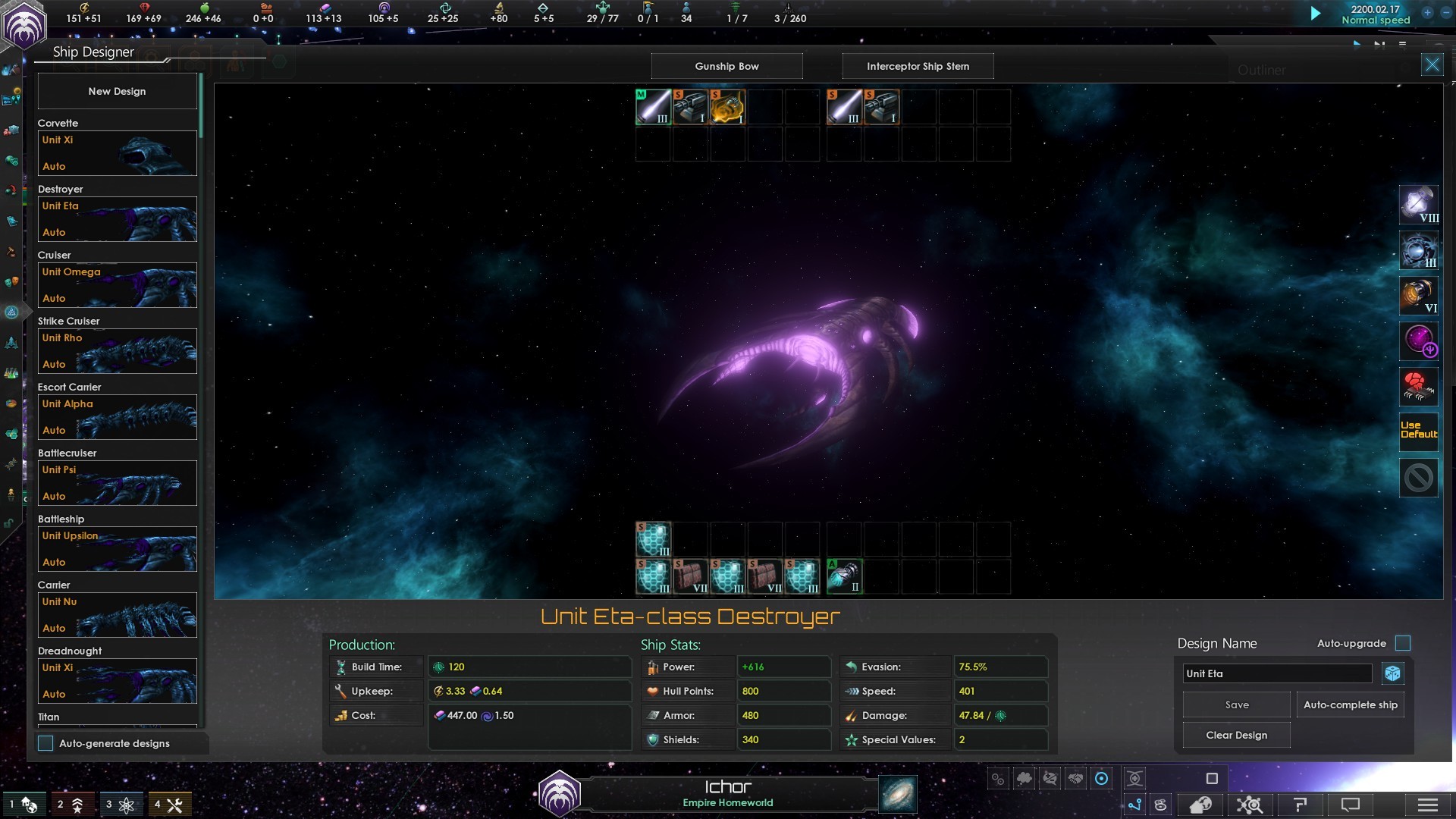Open the galaxy map view icon
This screenshot has height=819, width=1456.
(898, 794)
